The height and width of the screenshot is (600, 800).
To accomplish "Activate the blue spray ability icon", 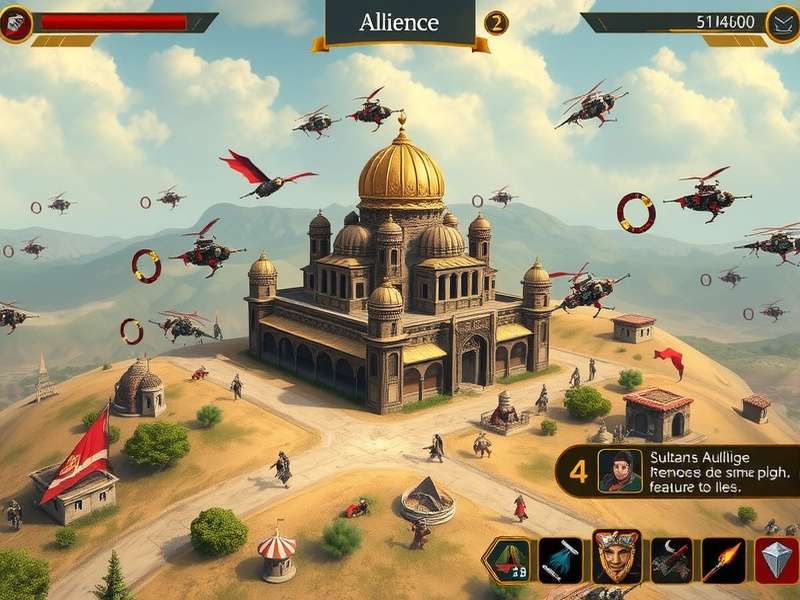I will [x=561, y=560].
